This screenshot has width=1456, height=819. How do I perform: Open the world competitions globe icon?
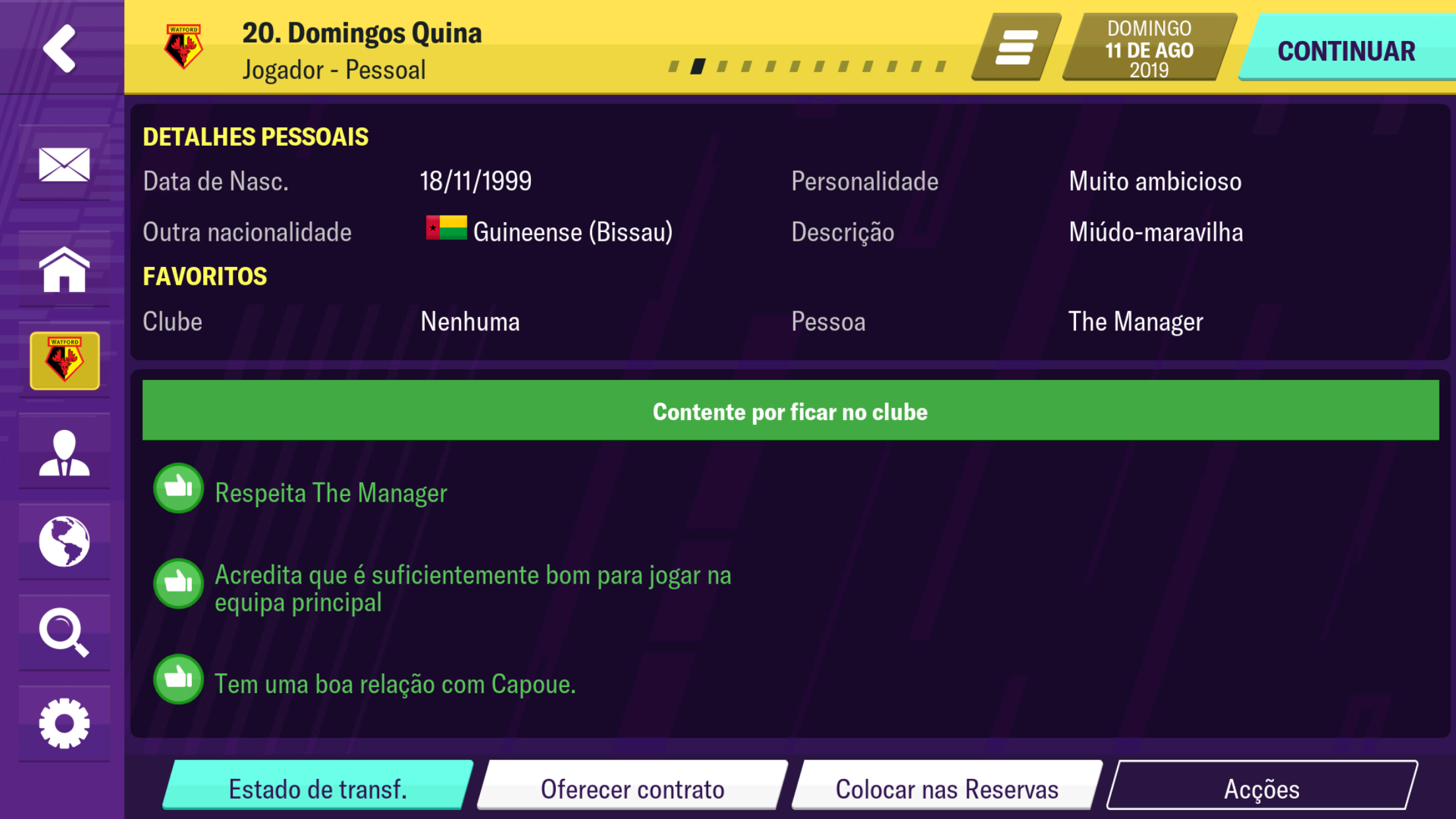point(64,542)
